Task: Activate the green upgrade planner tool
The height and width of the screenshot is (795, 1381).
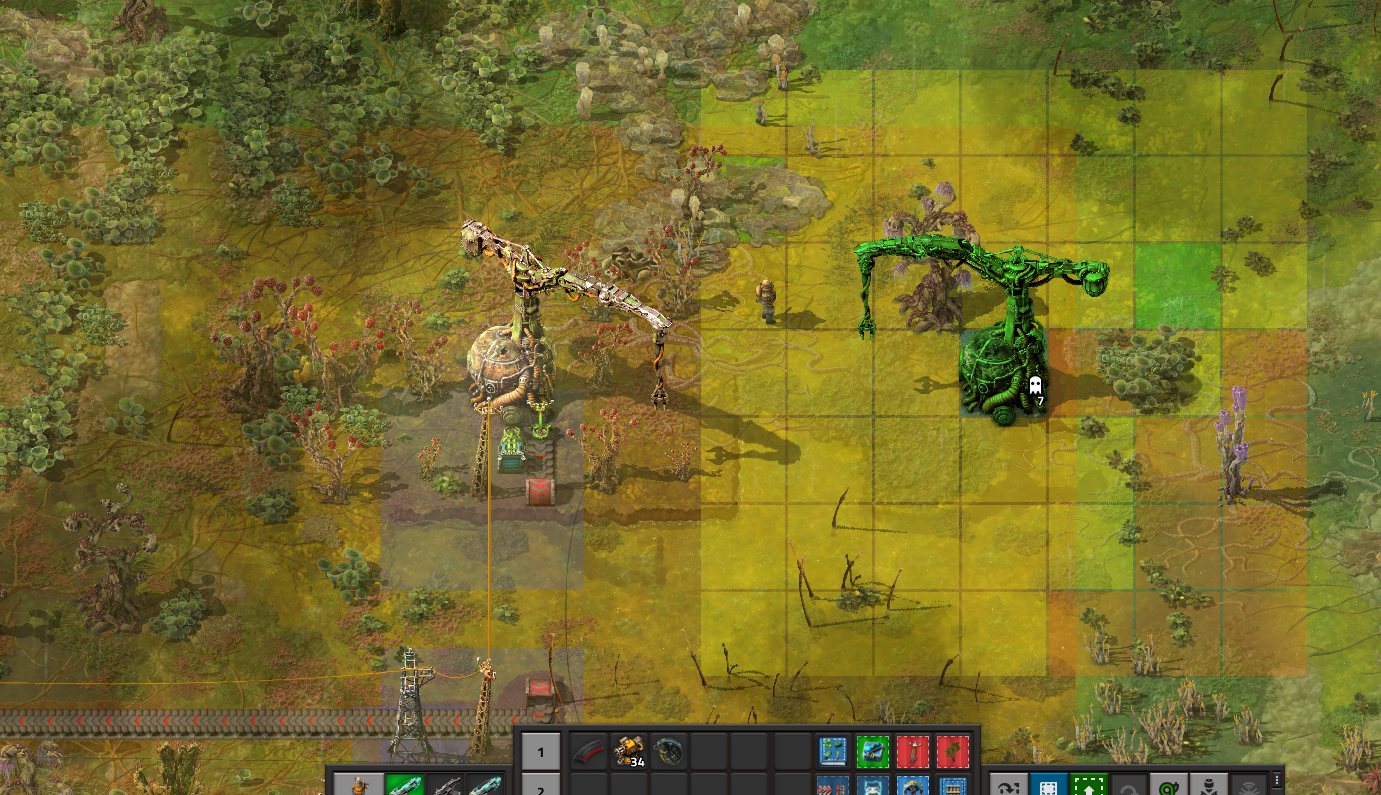Action: (1089, 786)
